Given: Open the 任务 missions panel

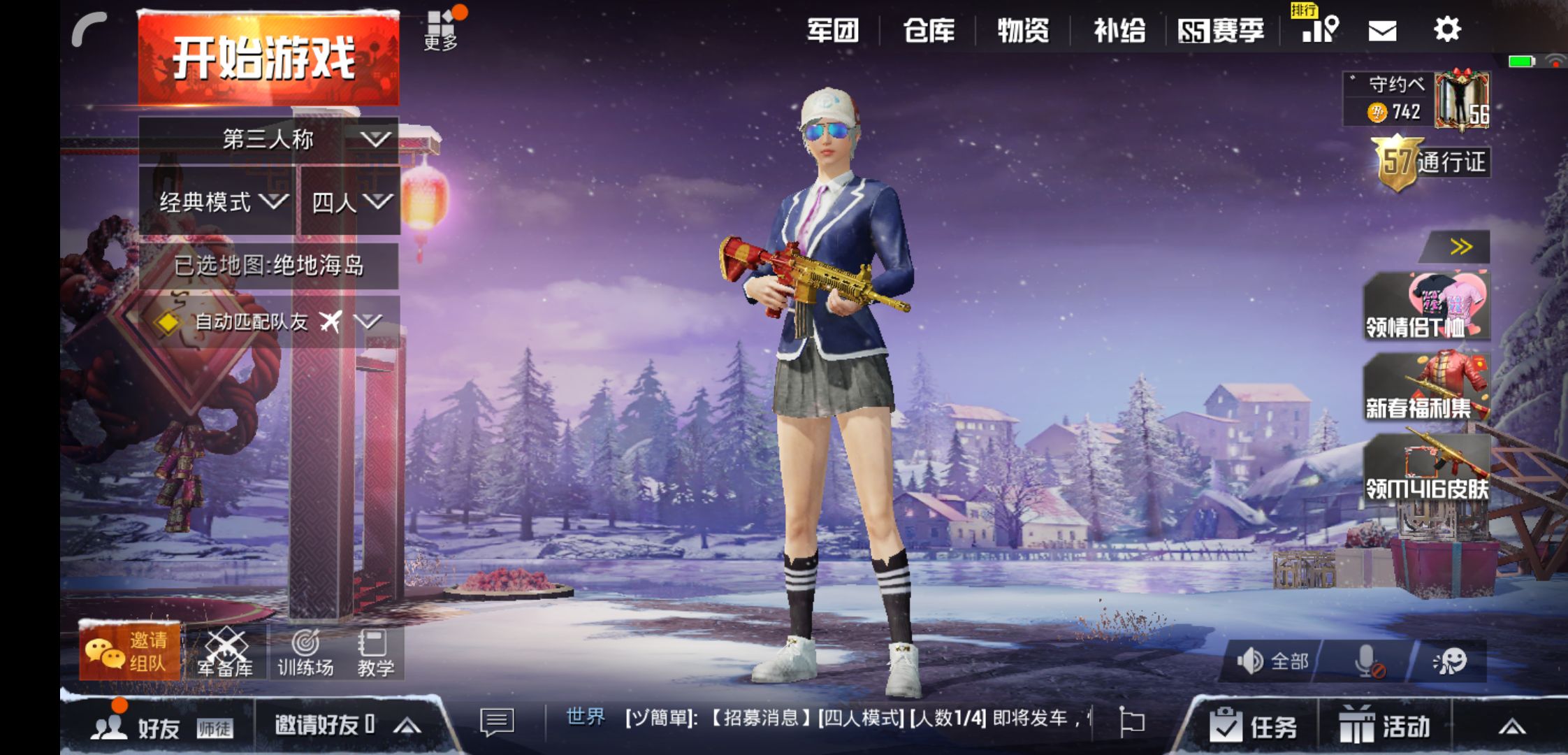Looking at the screenshot, I should (1254, 726).
